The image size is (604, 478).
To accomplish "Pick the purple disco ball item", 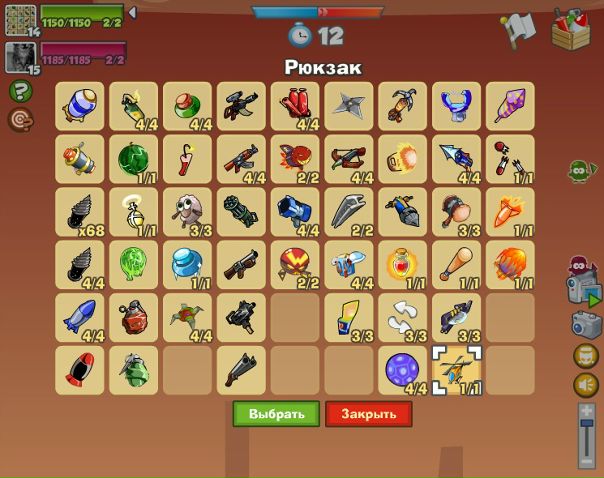I will [x=403, y=370].
